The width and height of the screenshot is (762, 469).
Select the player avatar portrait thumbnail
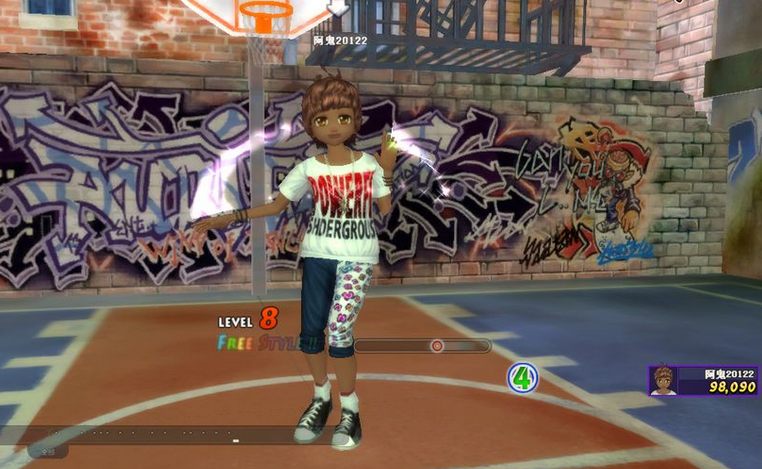(x=662, y=380)
